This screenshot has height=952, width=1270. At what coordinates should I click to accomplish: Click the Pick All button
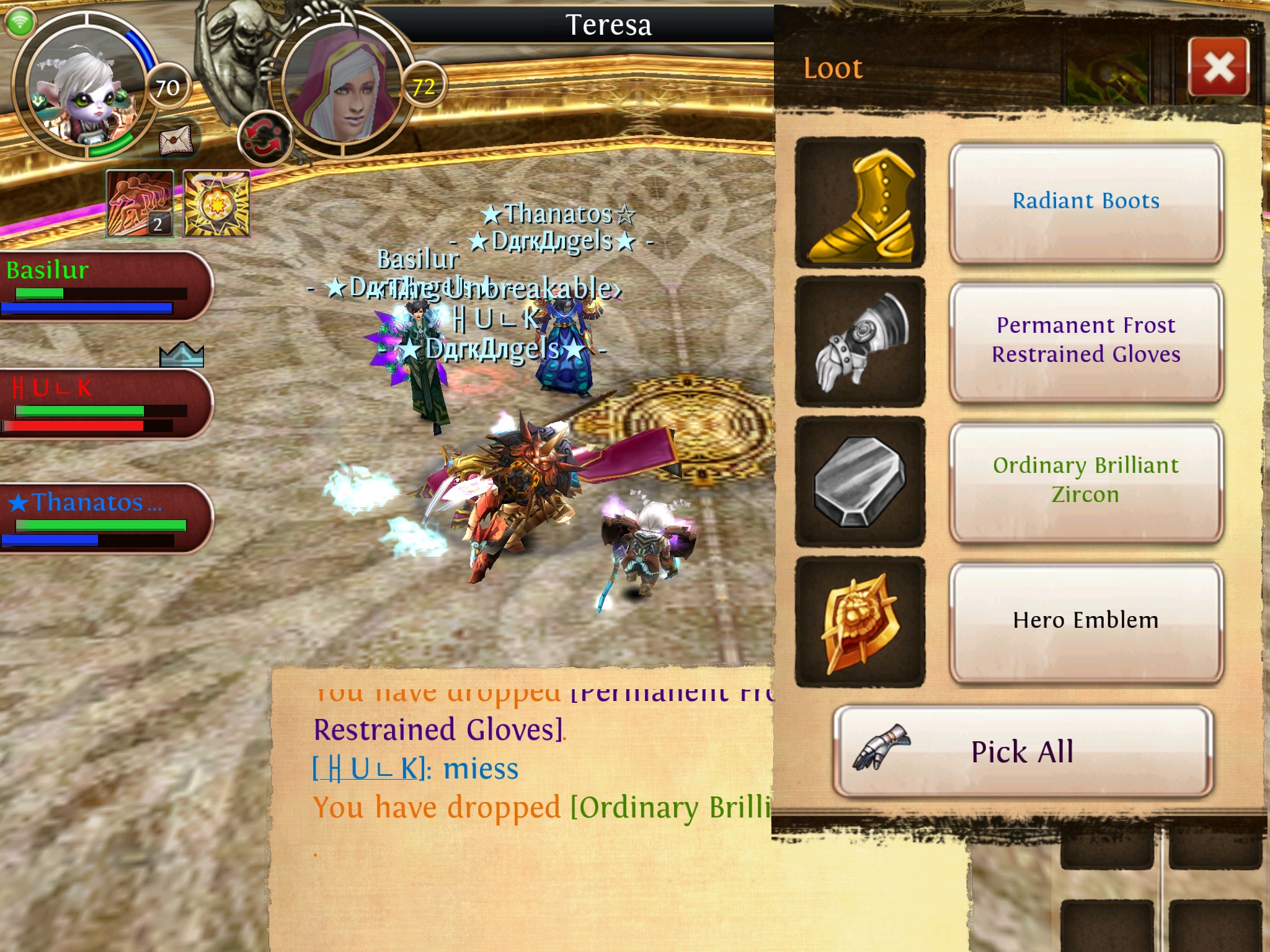coord(1022,751)
